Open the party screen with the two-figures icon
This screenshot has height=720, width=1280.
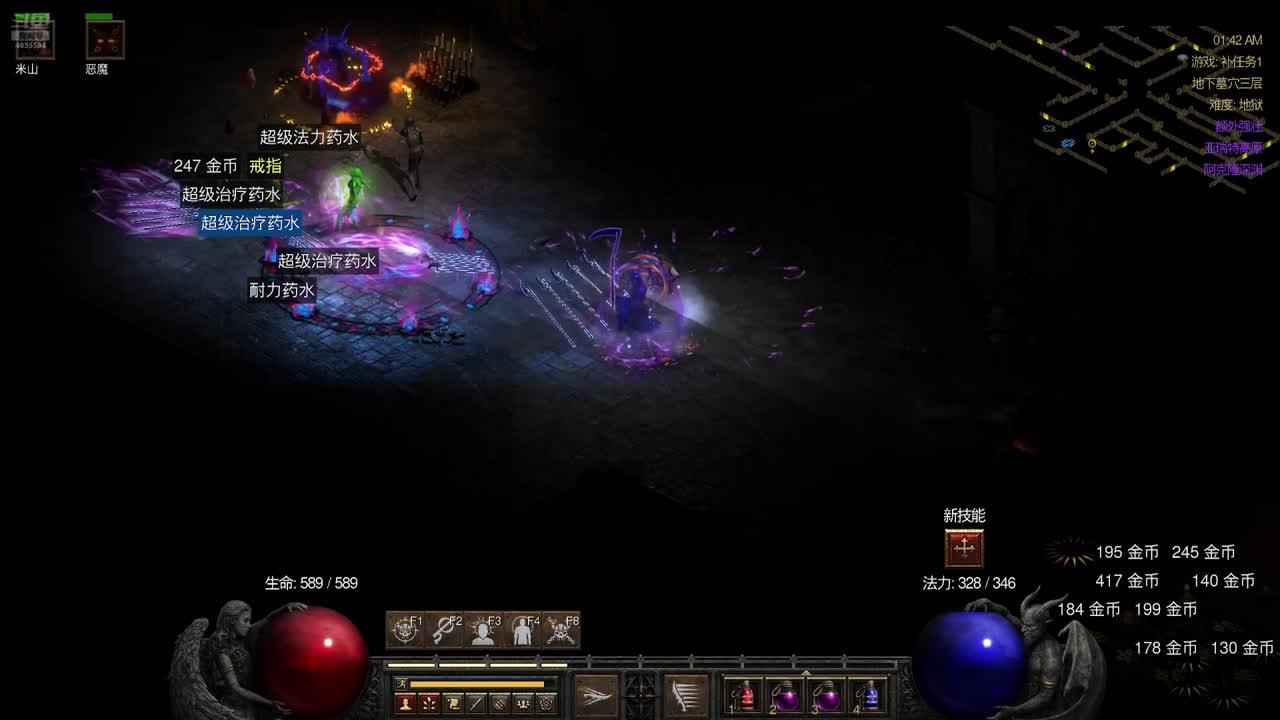click(x=523, y=703)
